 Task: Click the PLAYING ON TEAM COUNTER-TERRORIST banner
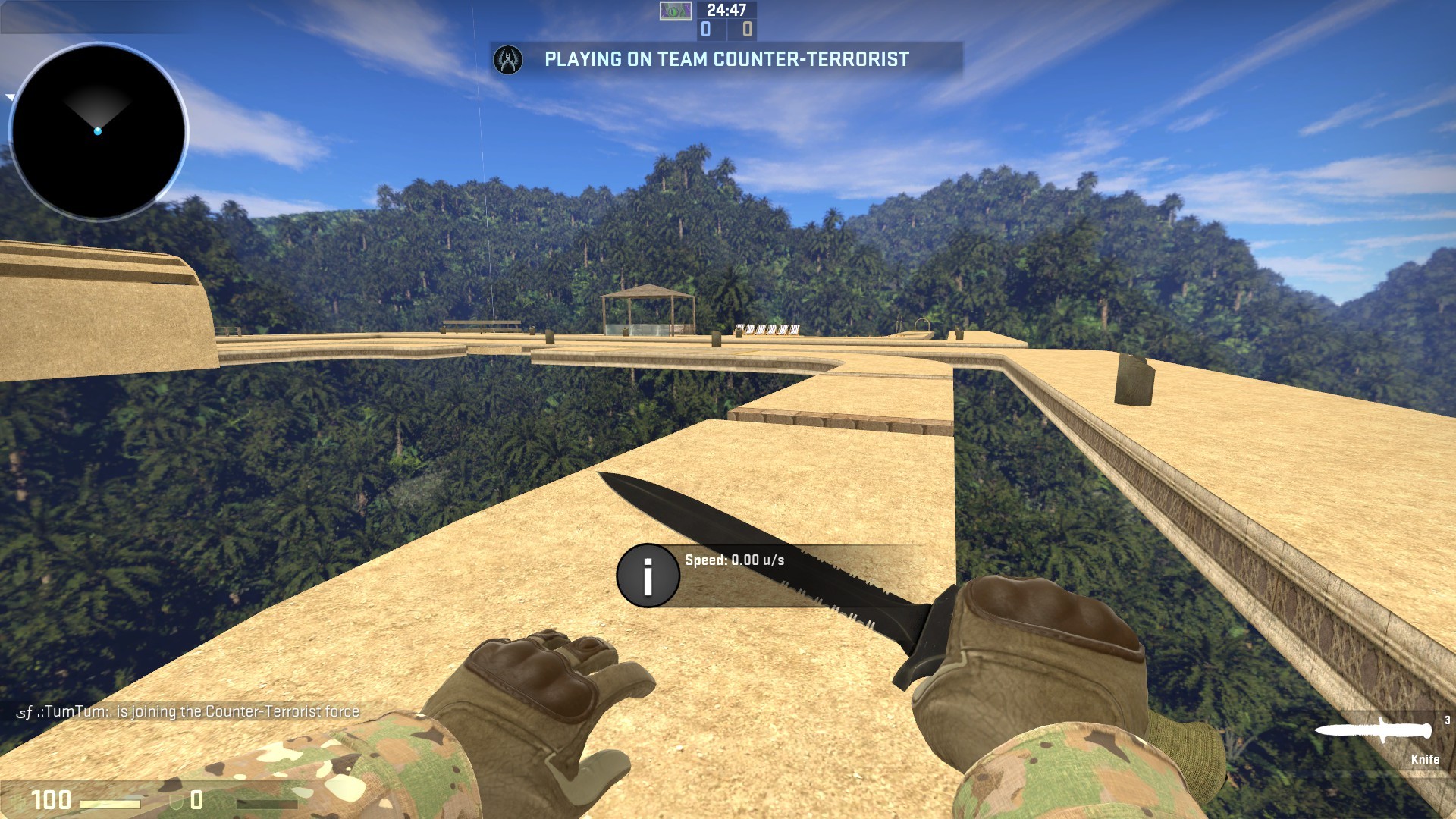point(723,59)
